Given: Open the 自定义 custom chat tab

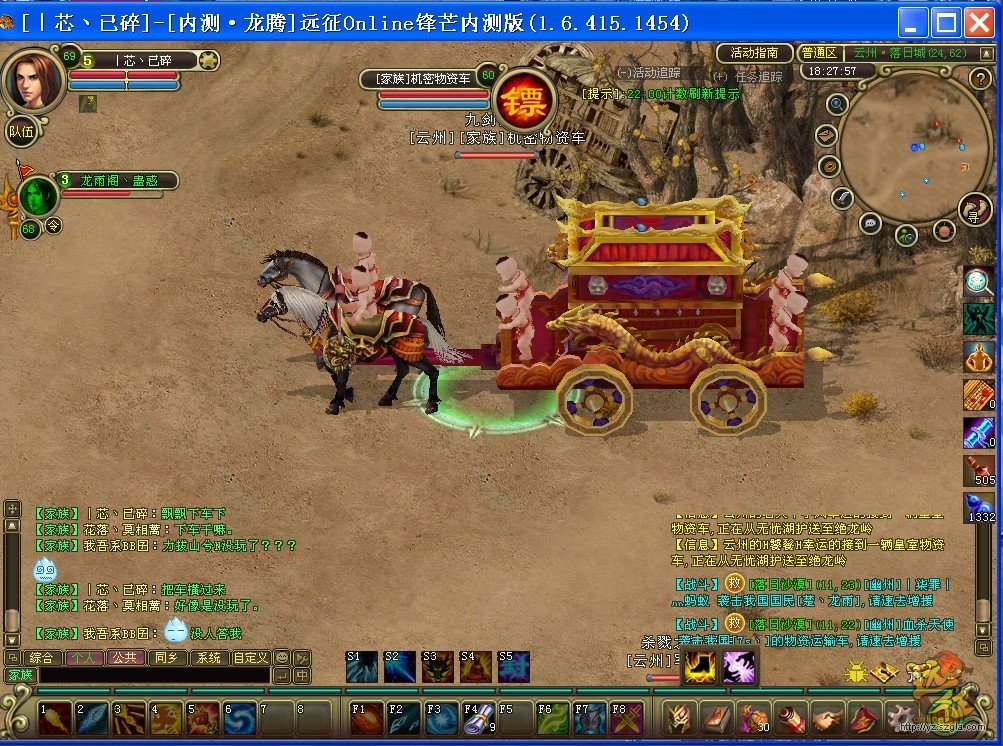Looking at the screenshot, I should (x=250, y=658).
